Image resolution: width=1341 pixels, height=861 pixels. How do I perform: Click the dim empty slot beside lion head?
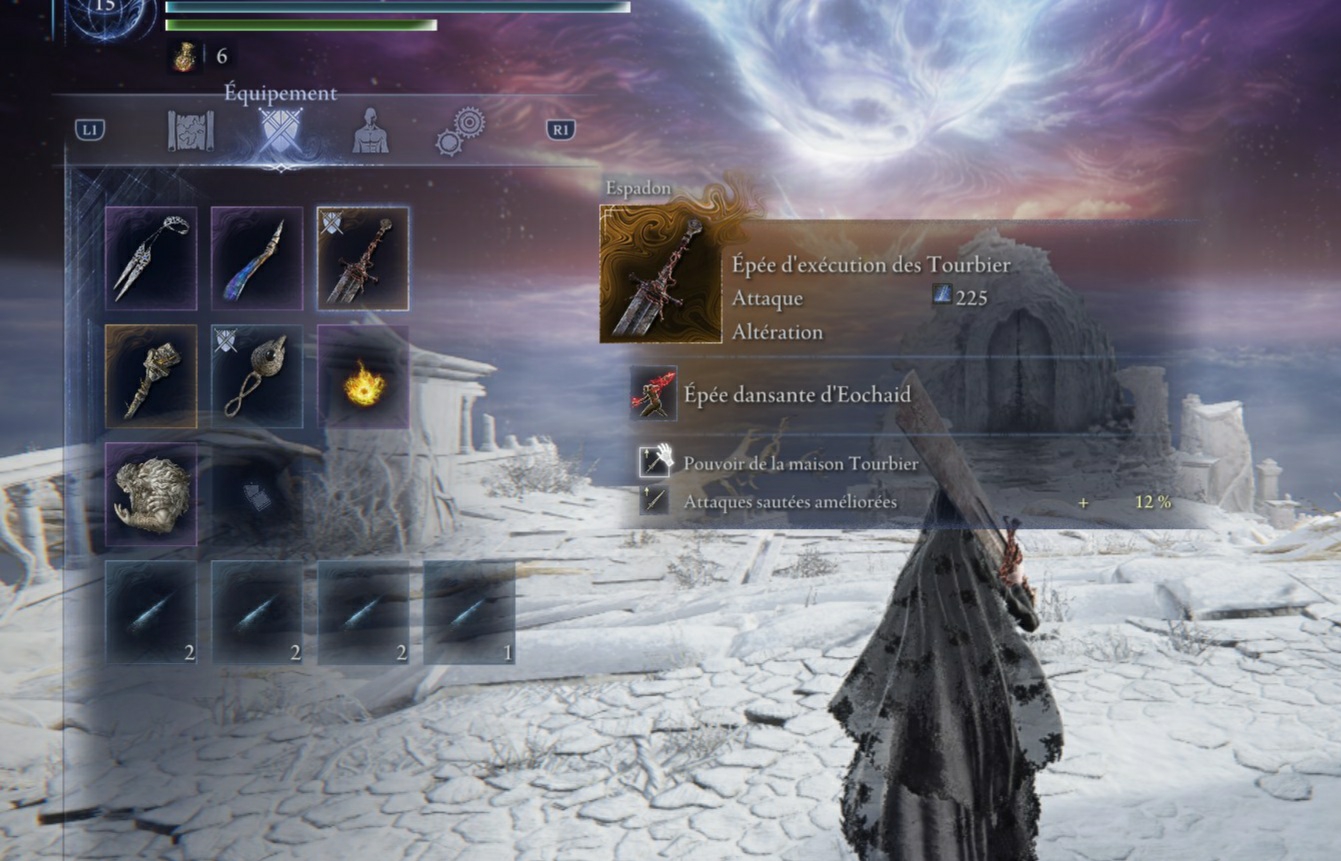point(257,494)
